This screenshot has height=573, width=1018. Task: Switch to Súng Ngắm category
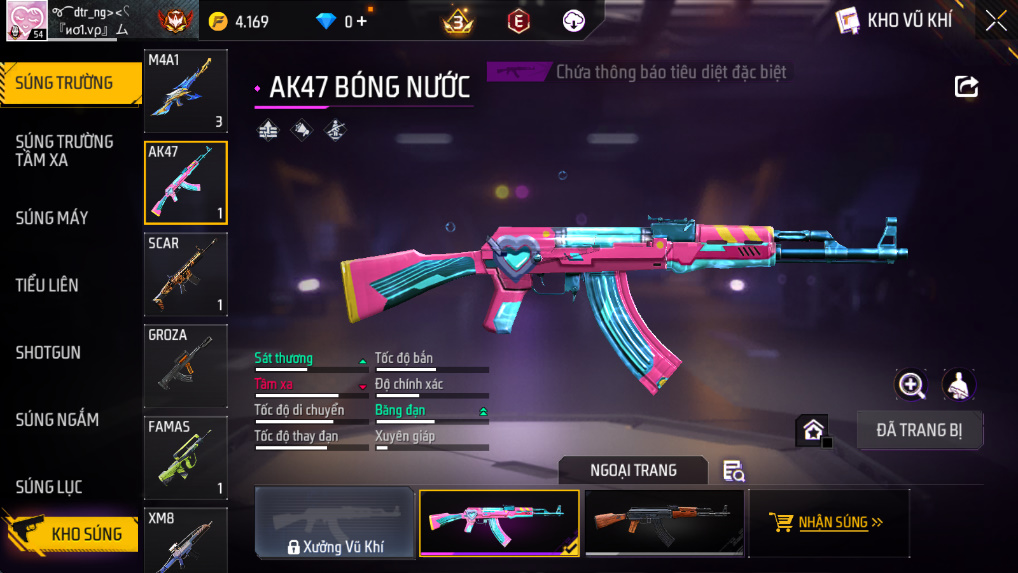coord(57,420)
